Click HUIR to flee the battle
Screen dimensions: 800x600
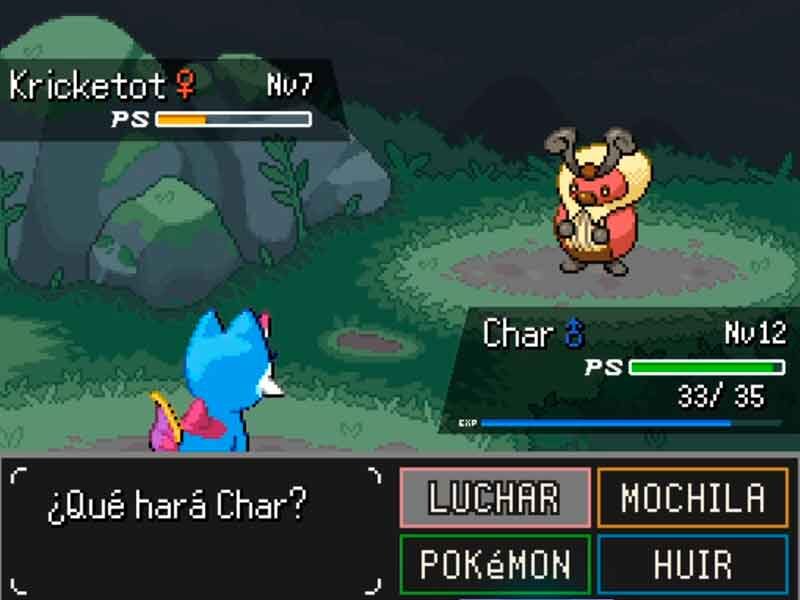click(693, 564)
